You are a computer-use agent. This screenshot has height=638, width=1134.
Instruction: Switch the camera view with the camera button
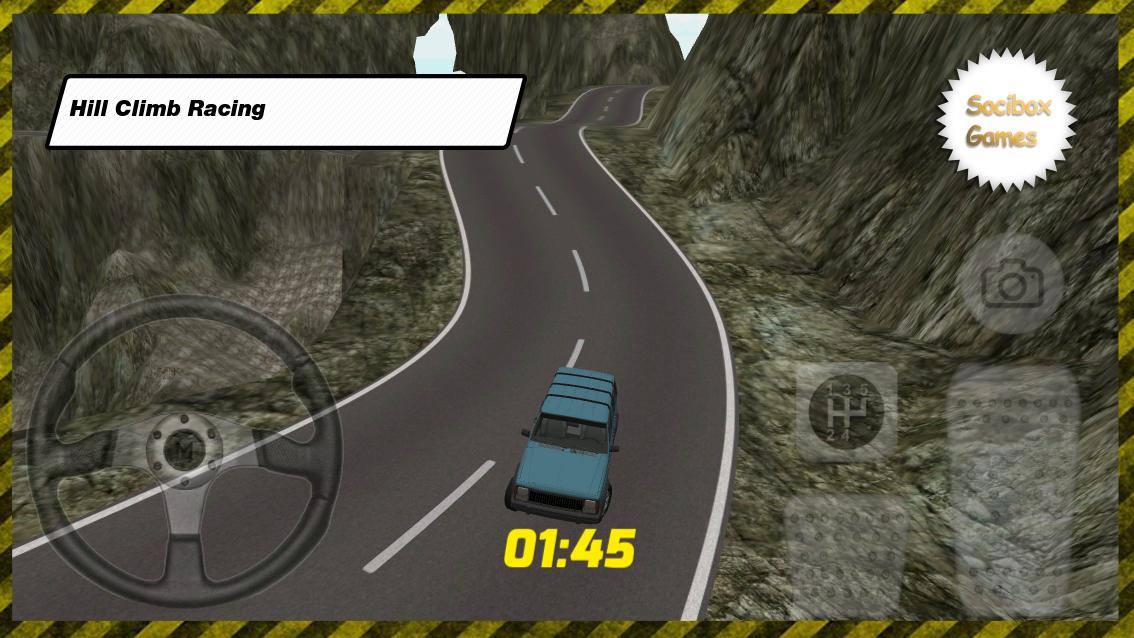click(1011, 285)
